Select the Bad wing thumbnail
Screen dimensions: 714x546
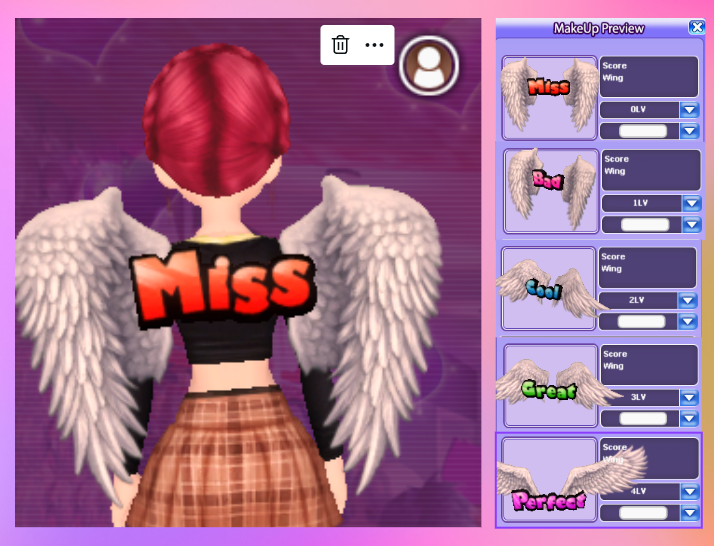(550, 191)
